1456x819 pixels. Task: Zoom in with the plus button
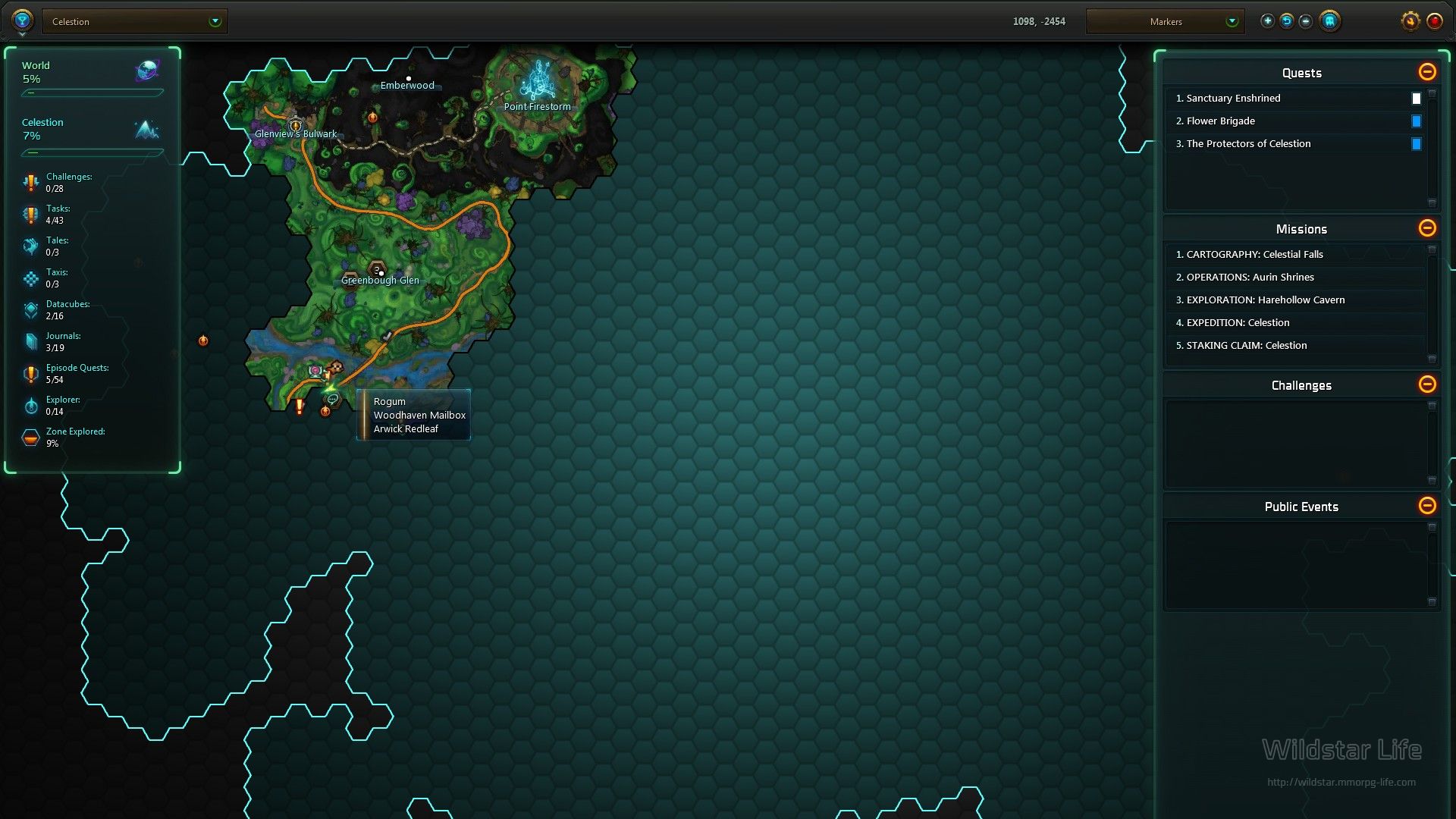(1267, 21)
